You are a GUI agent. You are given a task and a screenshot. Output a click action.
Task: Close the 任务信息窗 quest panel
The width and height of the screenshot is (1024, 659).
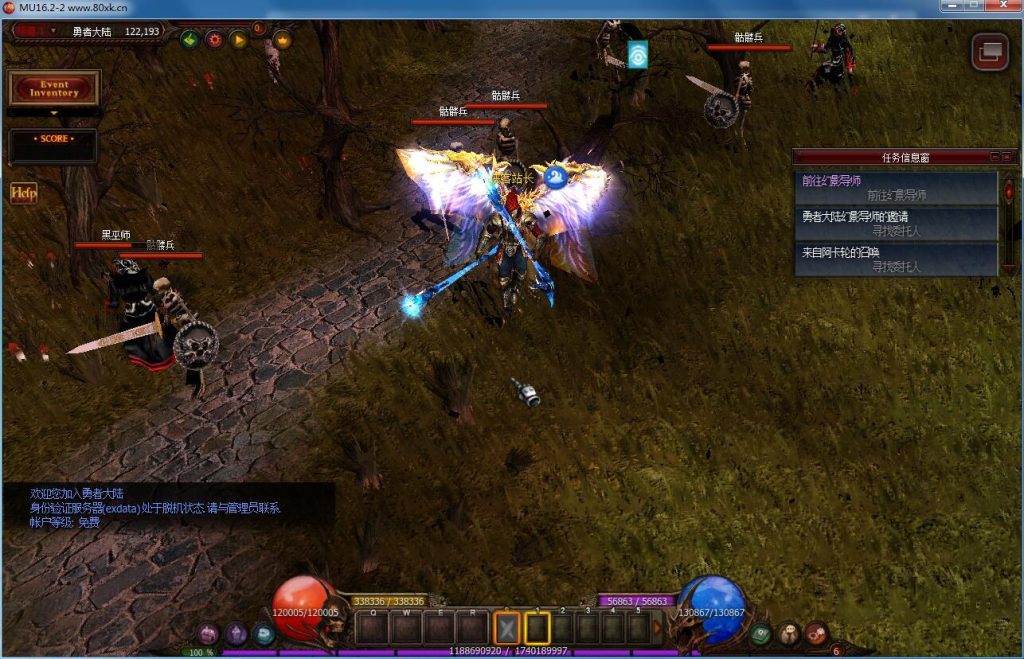(1007, 157)
